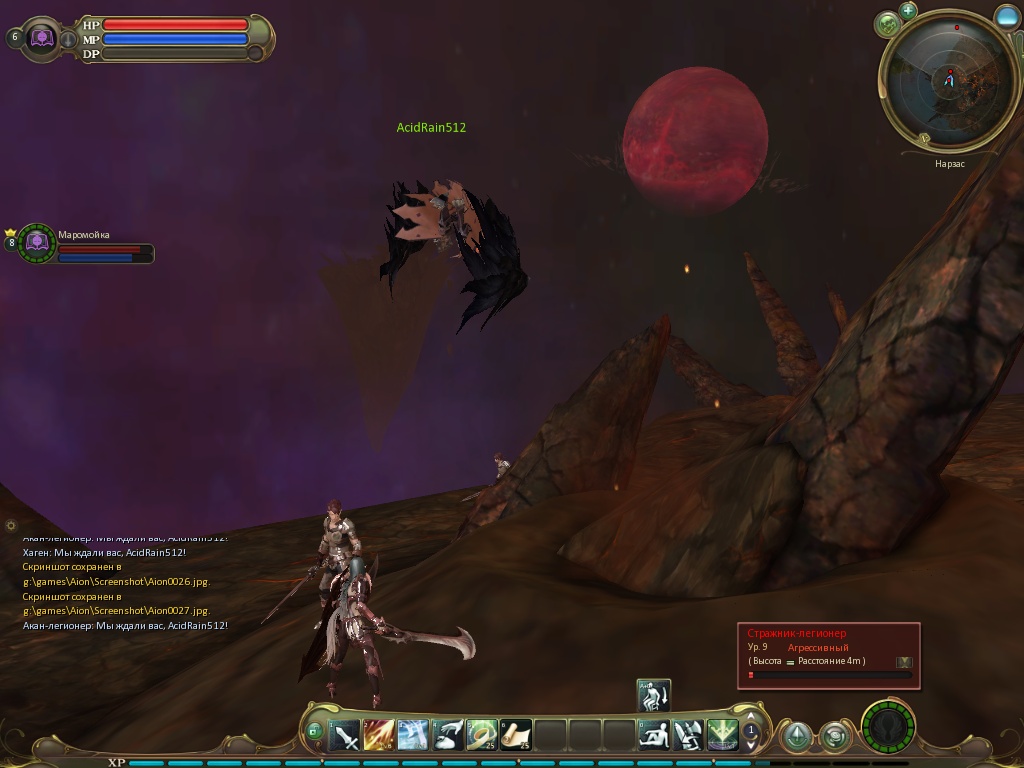This screenshot has height=768, width=1024.
Task: Zoom in the minimap with plus button
Action: tap(908, 11)
